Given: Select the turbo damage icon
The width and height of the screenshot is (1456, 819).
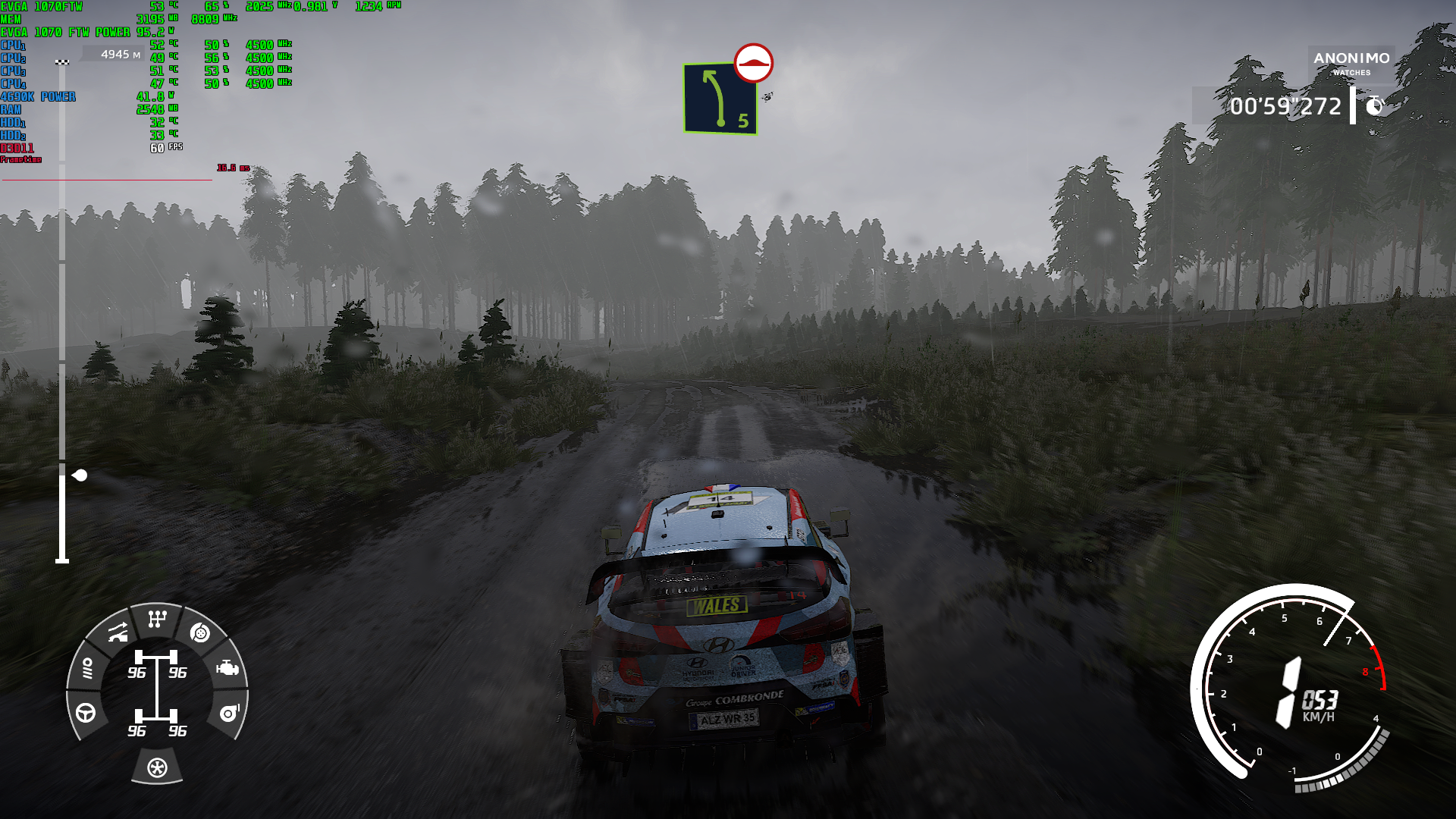Looking at the screenshot, I should tap(228, 713).
